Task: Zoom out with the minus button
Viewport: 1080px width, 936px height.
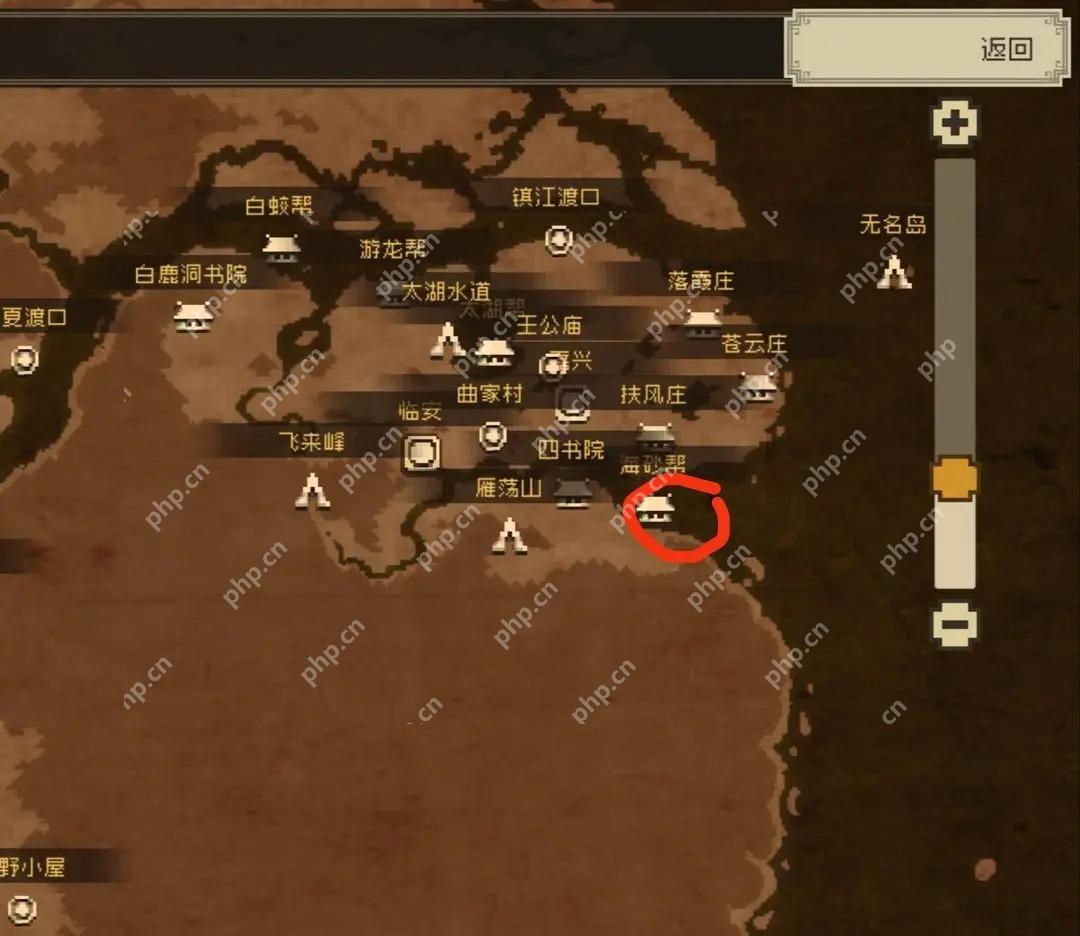Action: [x=955, y=625]
